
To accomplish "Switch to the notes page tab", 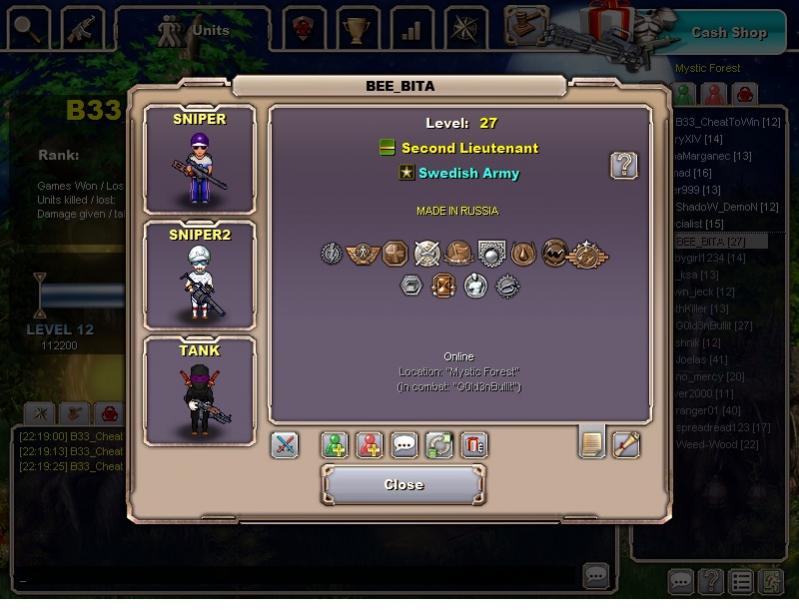I will (x=592, y=443).
